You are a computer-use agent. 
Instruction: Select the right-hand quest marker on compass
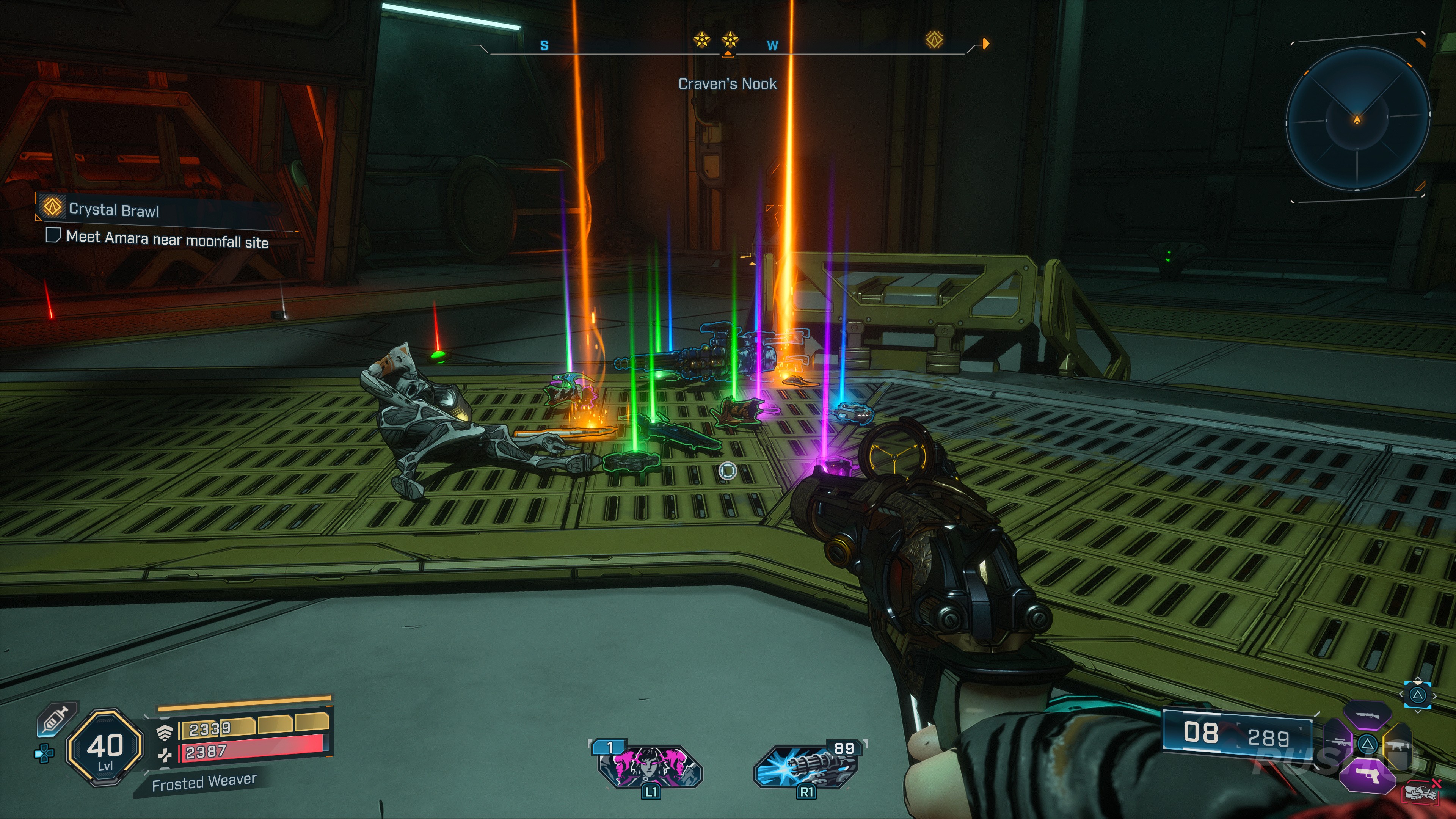tap(934, 40)
